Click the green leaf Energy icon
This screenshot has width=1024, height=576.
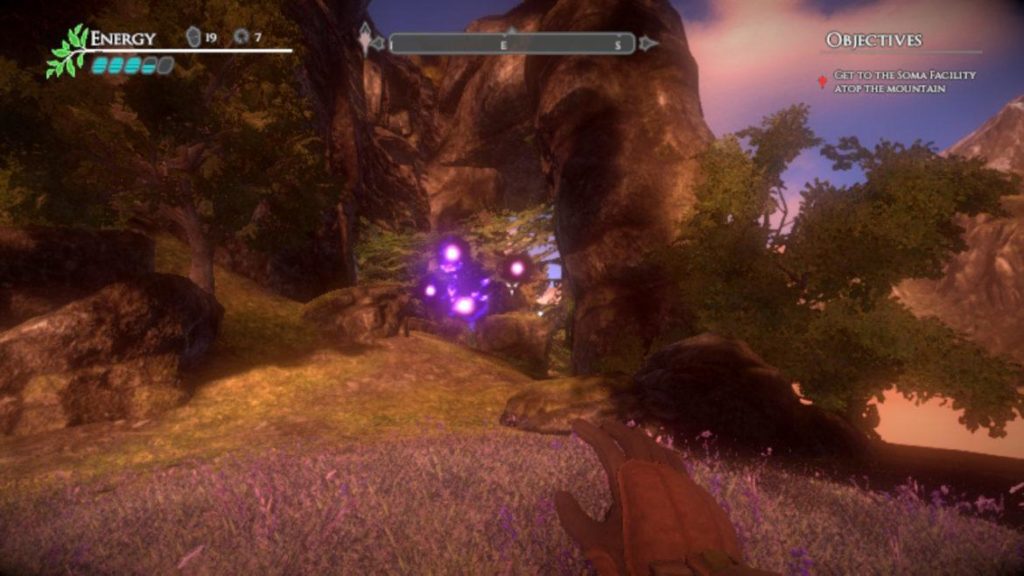[x=67, y=52]
